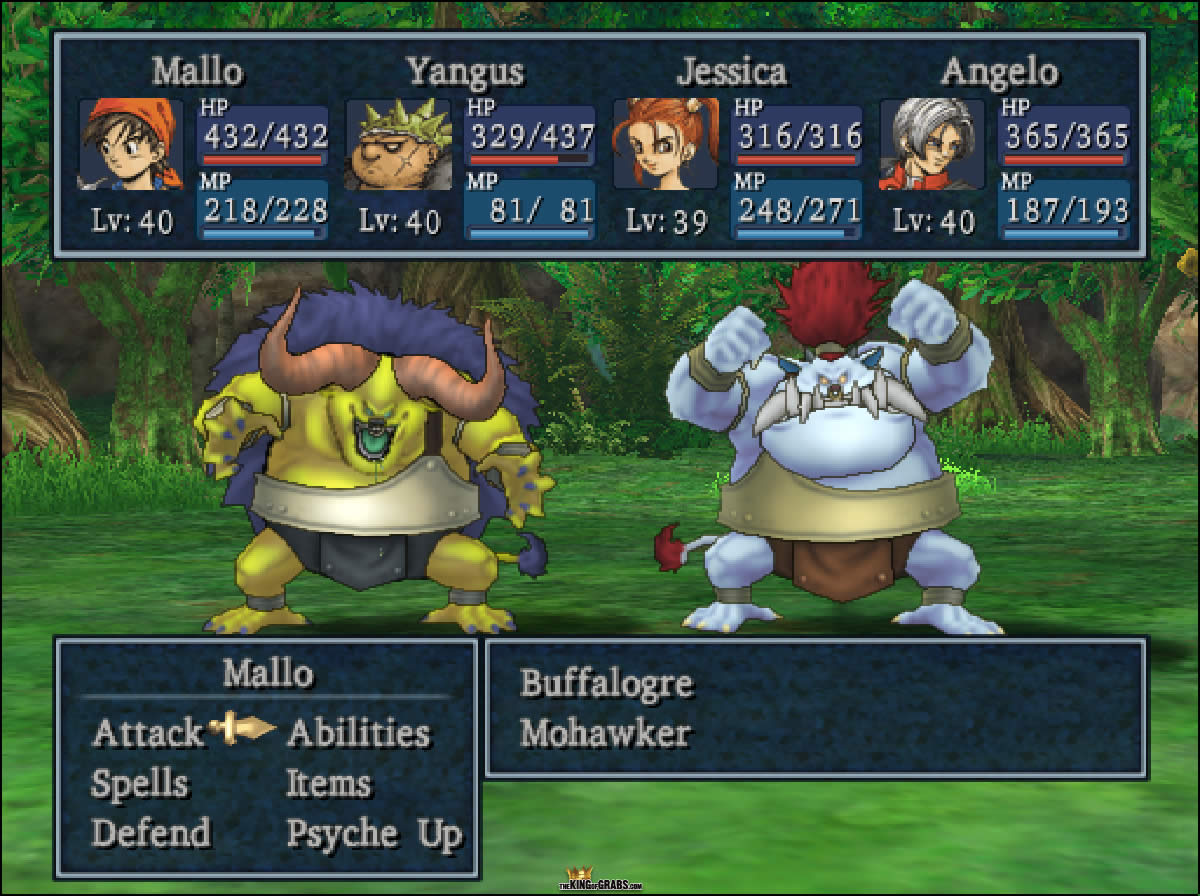Select Yangus's portrait in the party panel
Viewport: 1200px width, 896px height.
click(x=398, y=144)
